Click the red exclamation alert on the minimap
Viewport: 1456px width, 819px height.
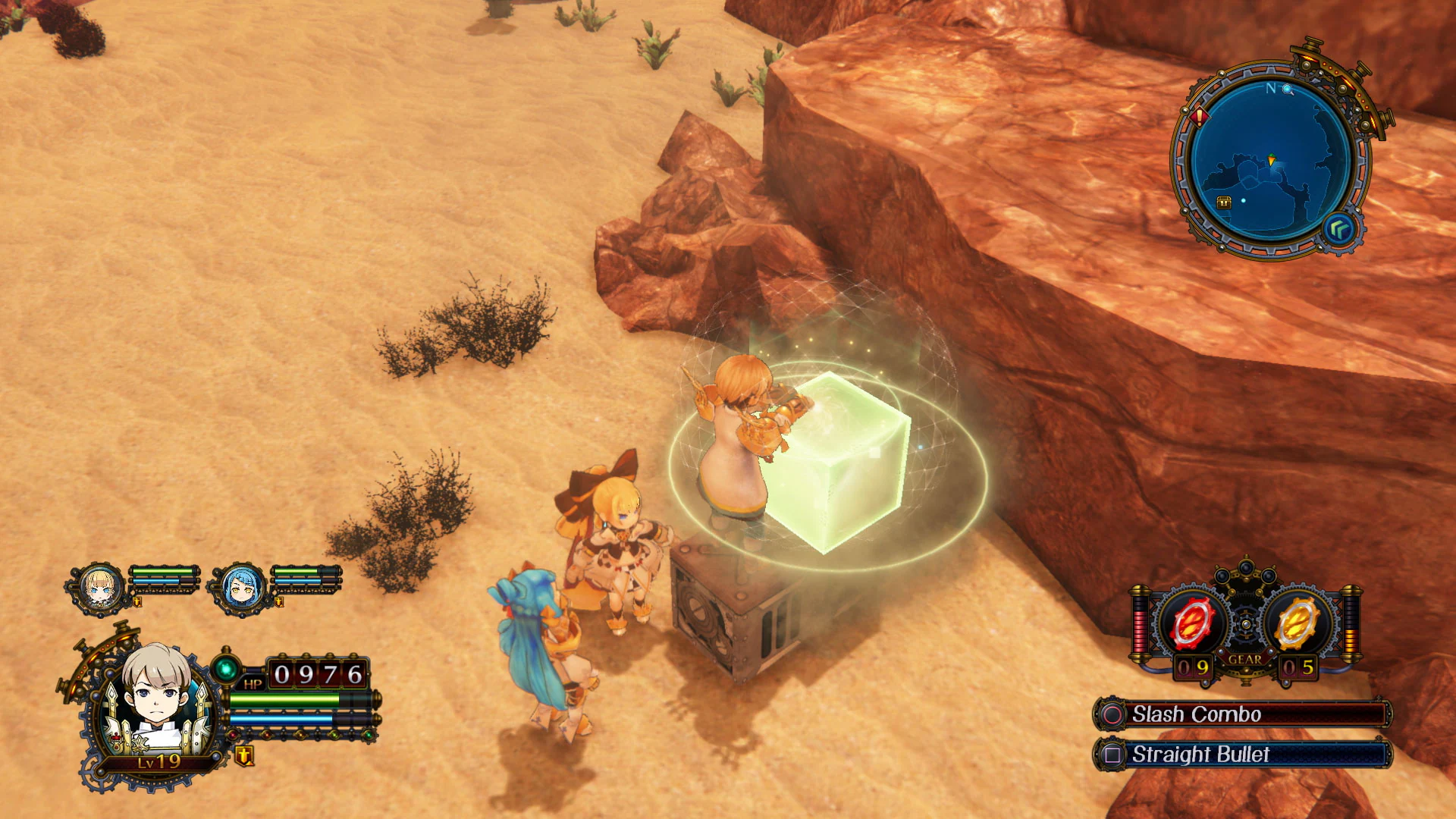coord(1199,116)
